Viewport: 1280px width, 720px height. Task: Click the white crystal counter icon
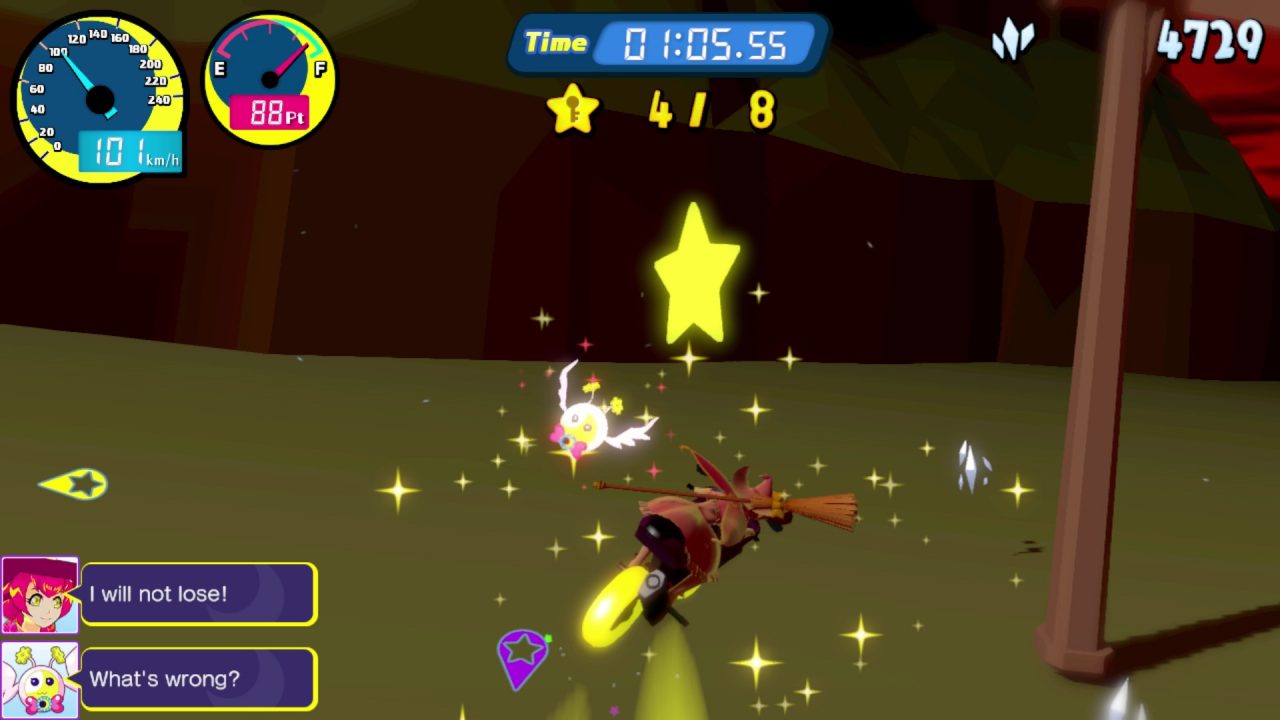pos(1012,41)
